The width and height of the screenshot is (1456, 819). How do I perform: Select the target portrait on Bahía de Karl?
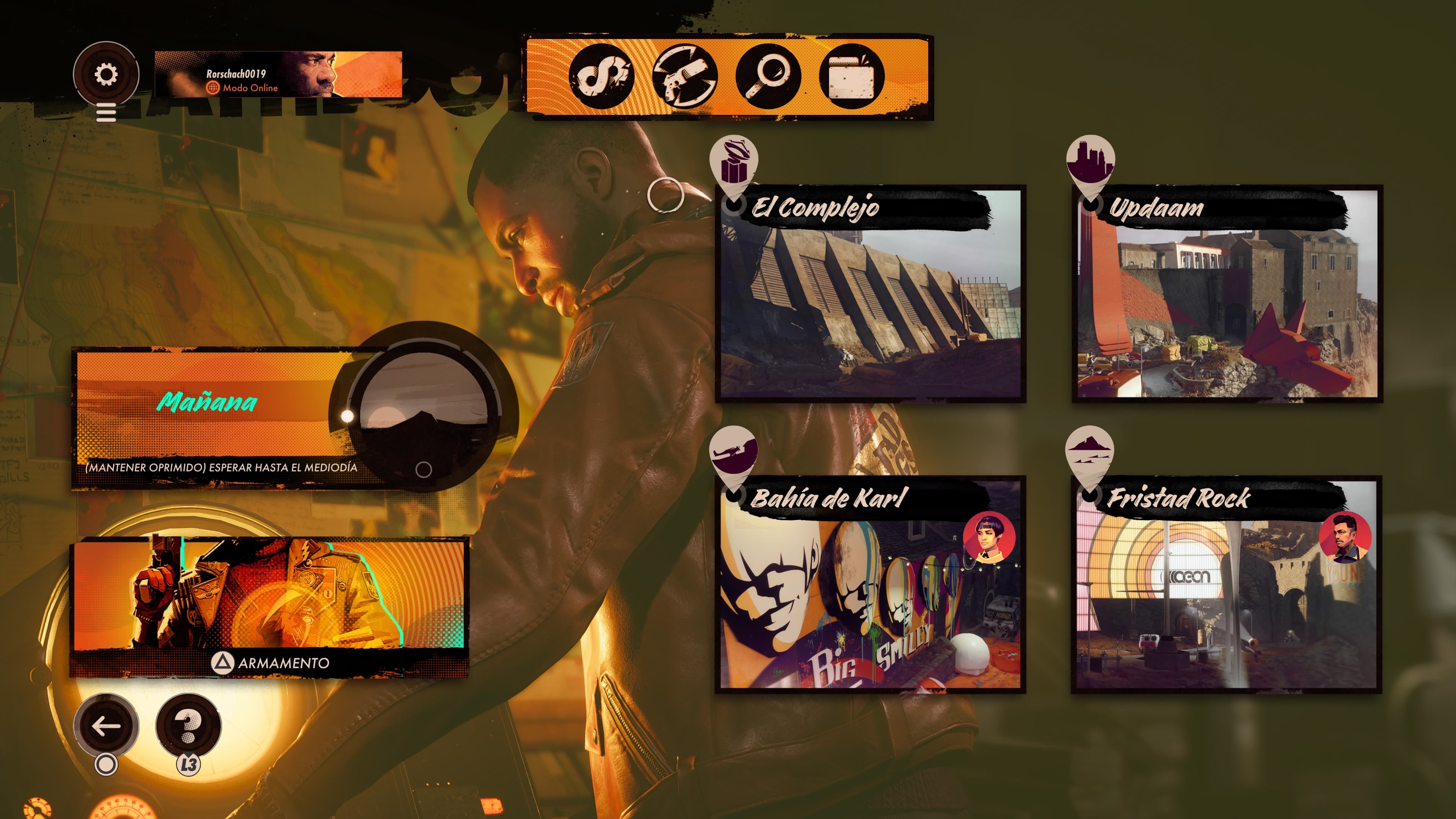988,538
